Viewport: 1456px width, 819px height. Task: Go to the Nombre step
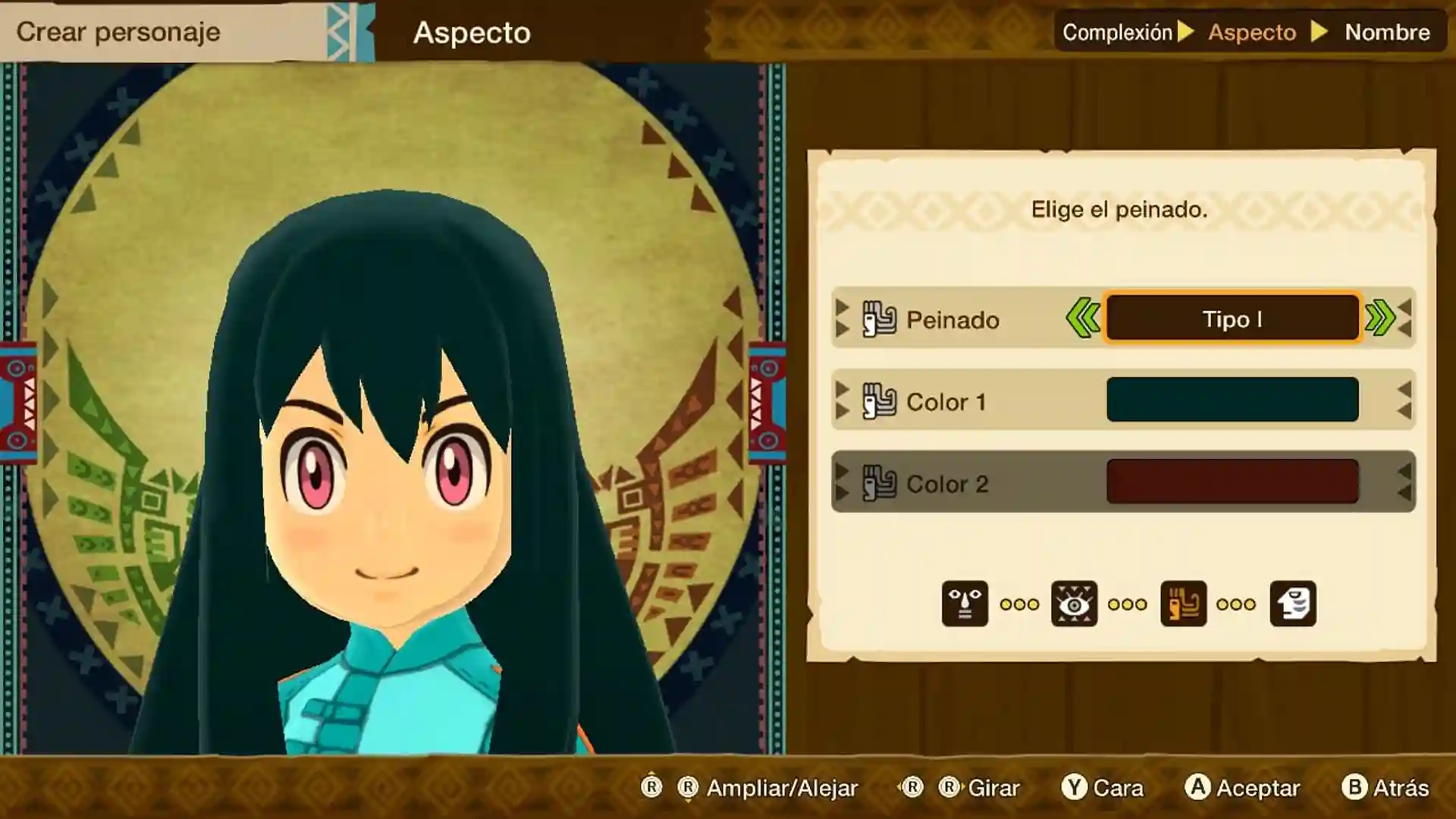tap(1388, 32)
